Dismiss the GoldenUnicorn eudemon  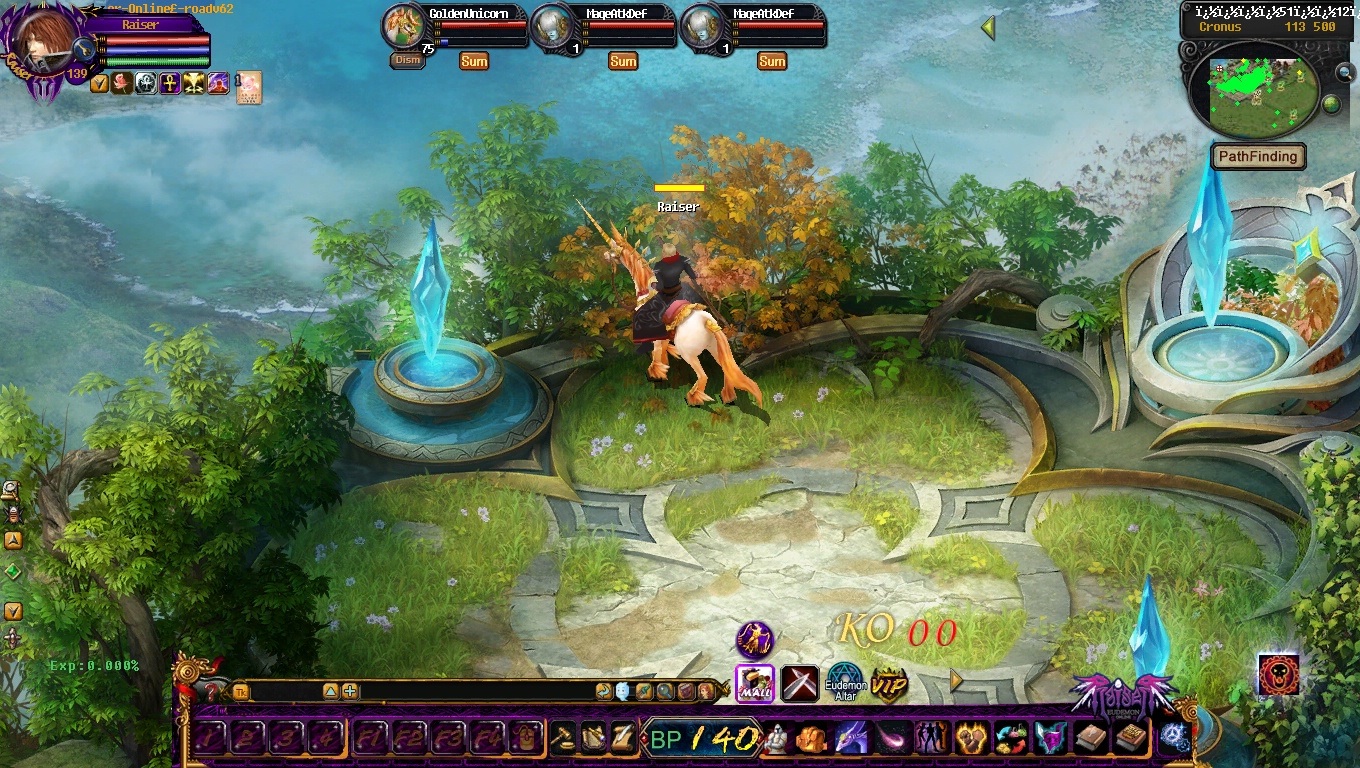click(406, 61)
